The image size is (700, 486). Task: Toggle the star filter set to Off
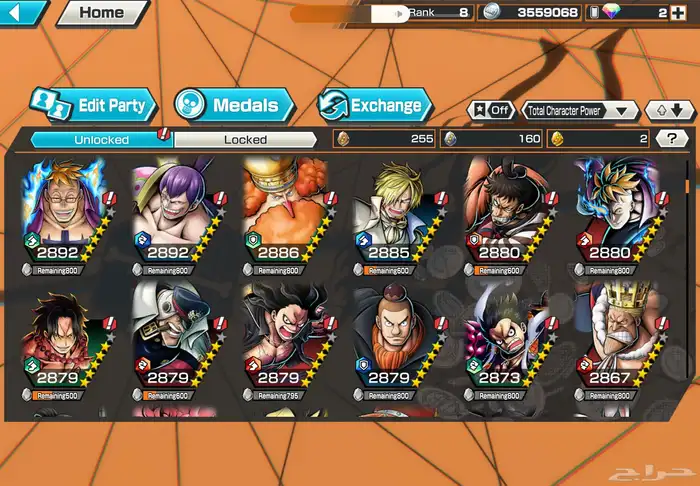click(490, 111)
